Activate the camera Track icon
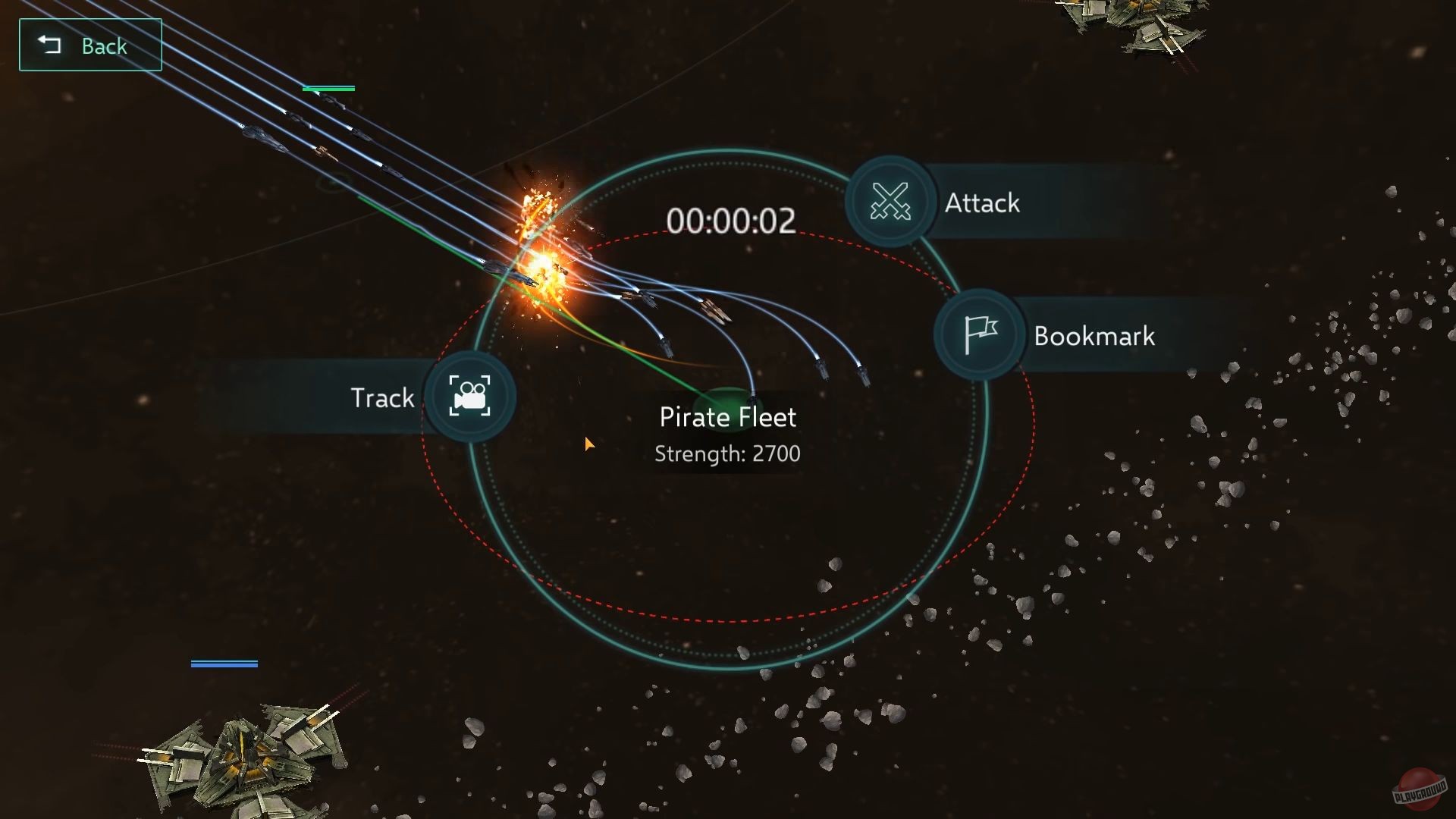This screenshot has height=819, width=1456. click(470, 398)
